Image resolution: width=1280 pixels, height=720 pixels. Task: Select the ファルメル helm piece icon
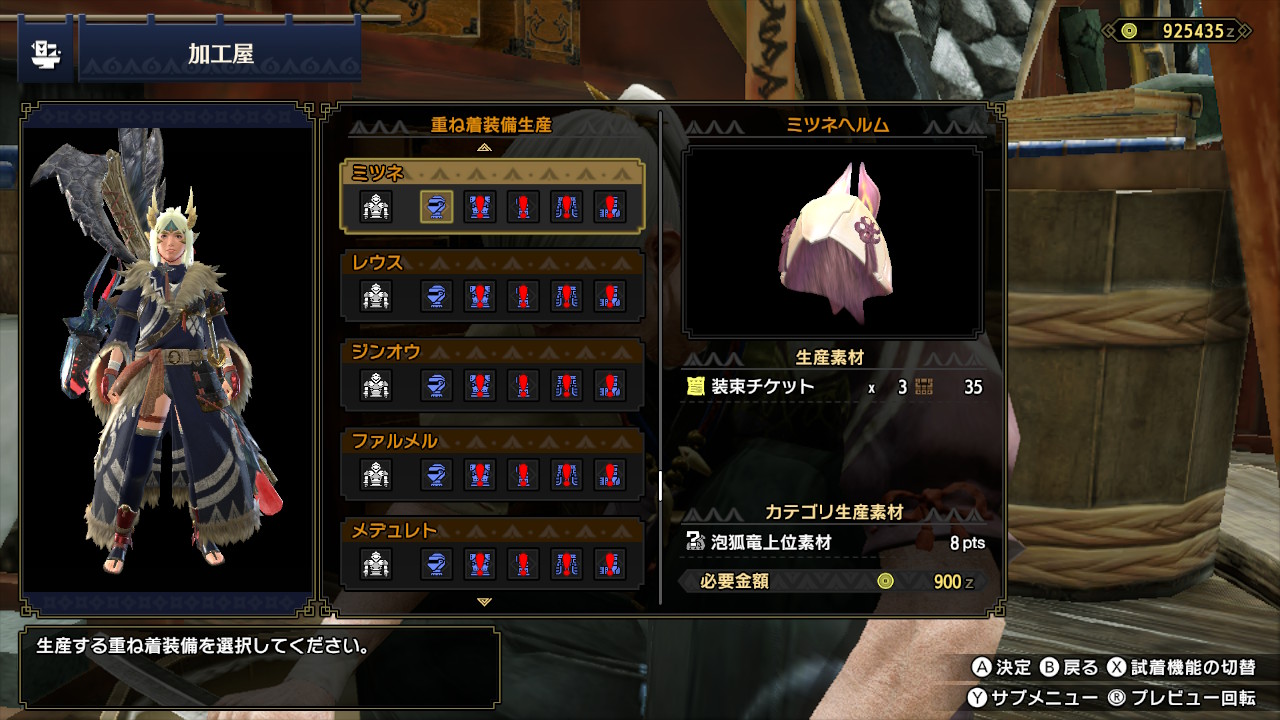(x=436, y=474)
